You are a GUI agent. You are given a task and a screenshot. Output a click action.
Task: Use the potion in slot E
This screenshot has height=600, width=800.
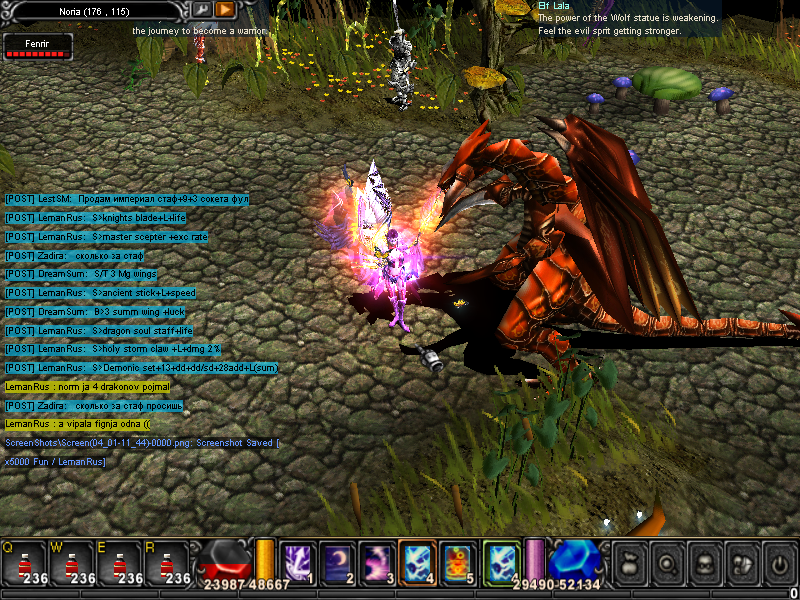(120, 564)
